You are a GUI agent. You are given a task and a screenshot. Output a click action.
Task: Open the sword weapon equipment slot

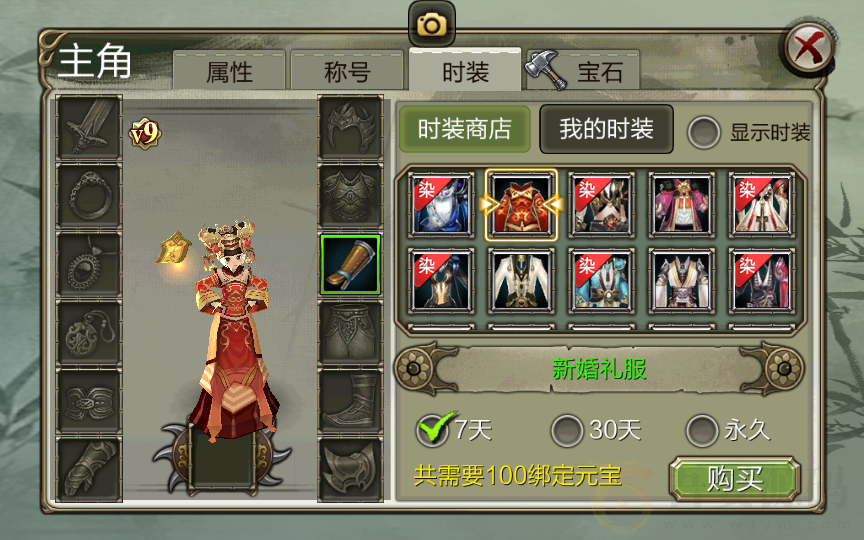(89, 127)
